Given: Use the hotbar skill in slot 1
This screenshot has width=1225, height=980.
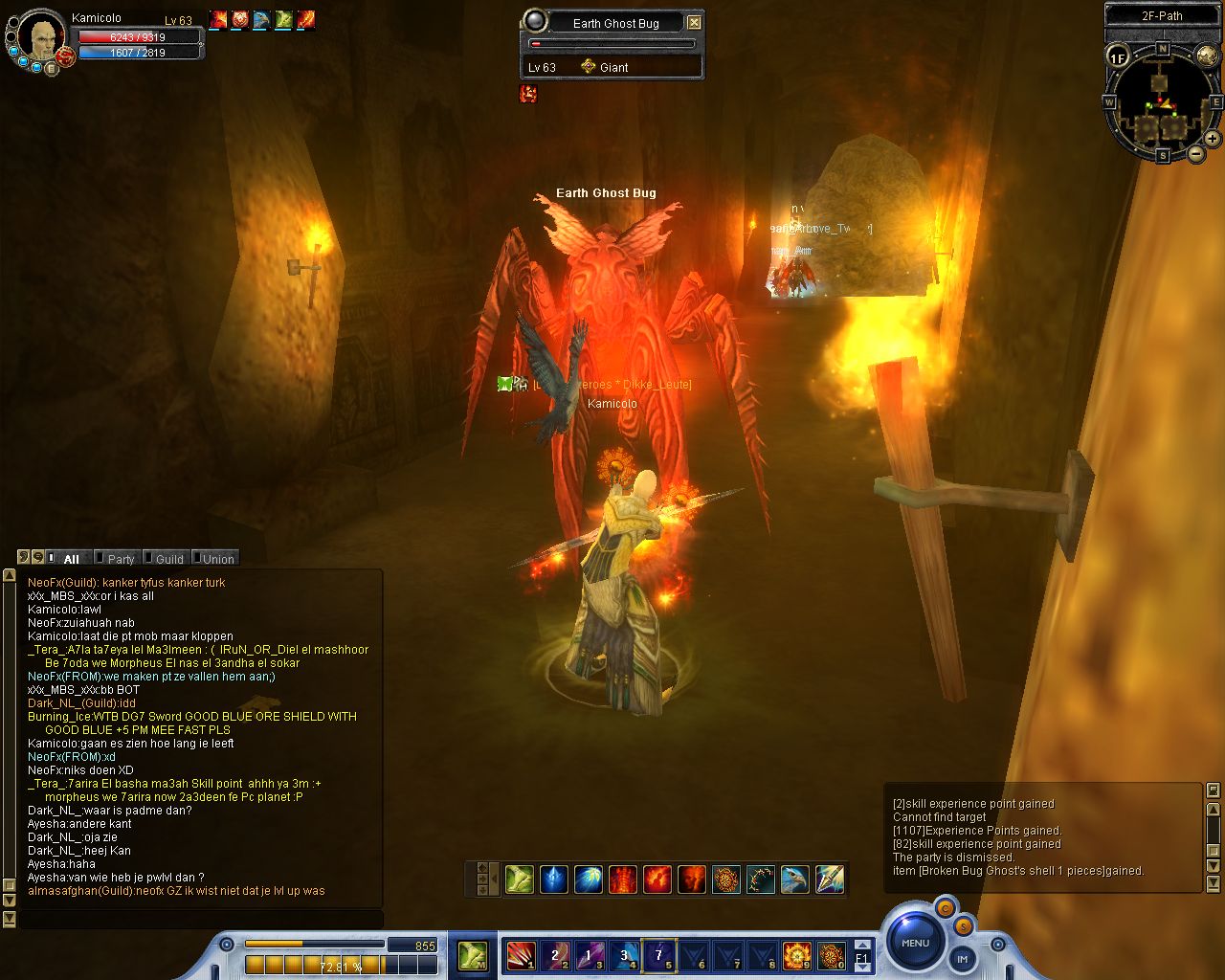Looking at the screenshot, I should point(521,955).
